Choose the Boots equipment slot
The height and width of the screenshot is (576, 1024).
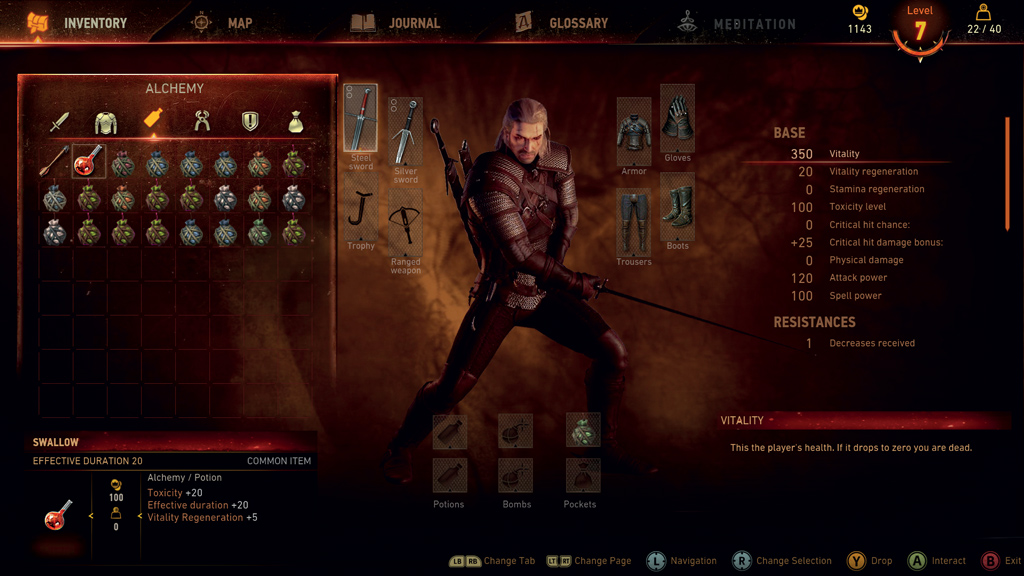pyautogui.click(x=677, y=208)
